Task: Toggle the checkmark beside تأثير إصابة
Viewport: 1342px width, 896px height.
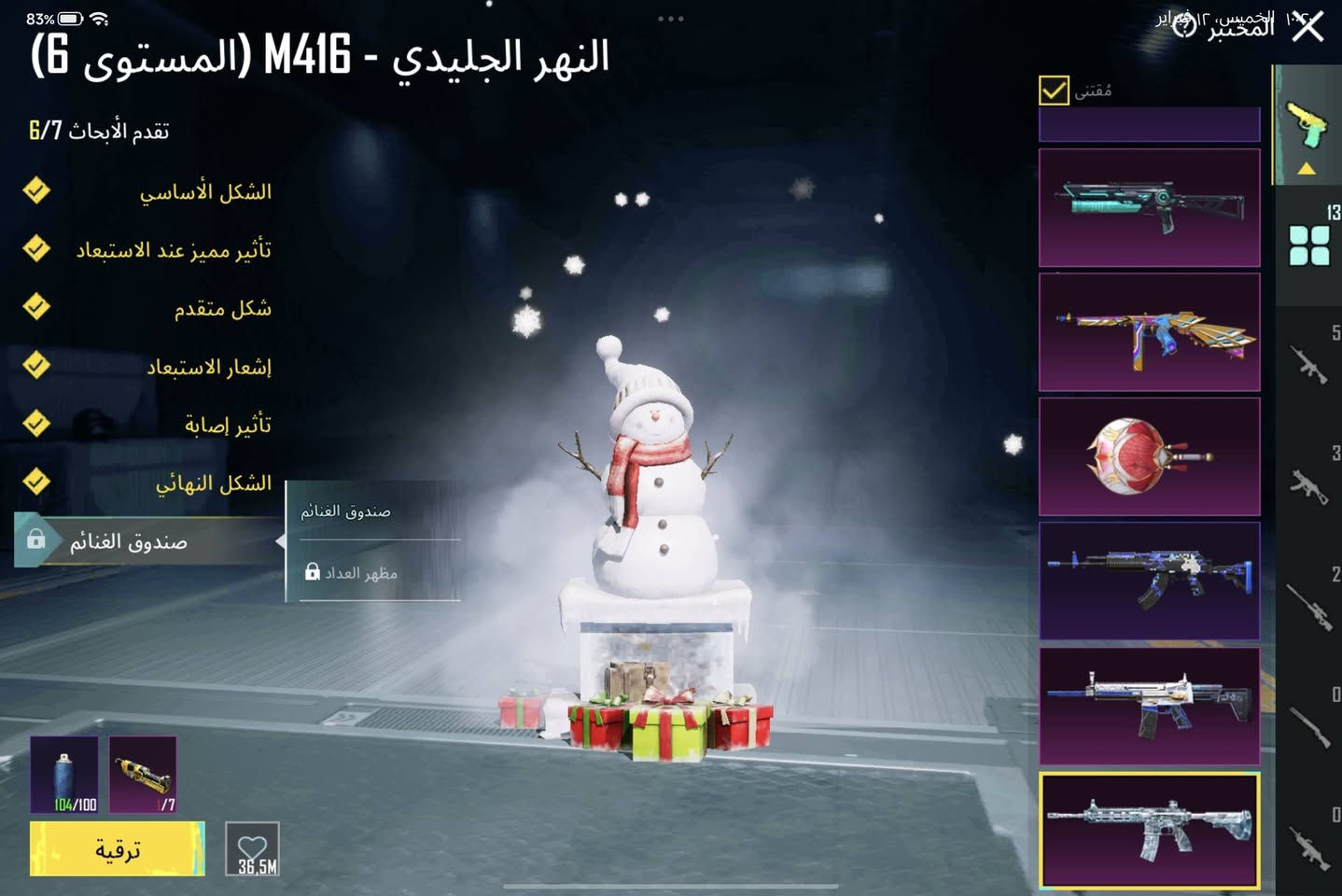Action: coord(37,425)
